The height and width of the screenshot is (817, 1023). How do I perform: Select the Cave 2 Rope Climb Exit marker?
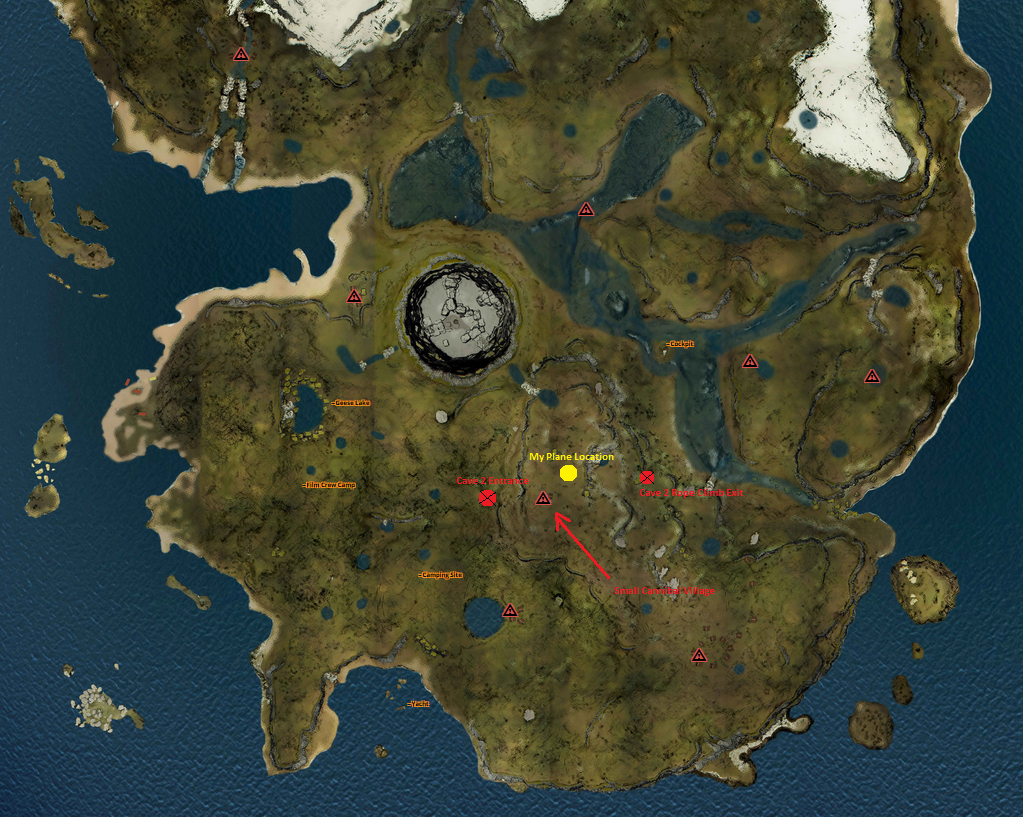[647, 478]
